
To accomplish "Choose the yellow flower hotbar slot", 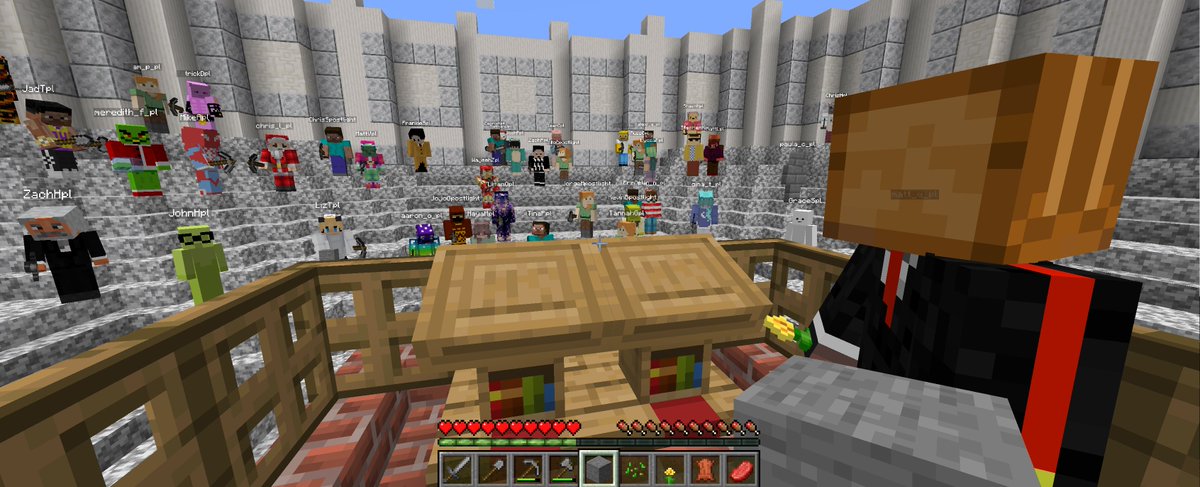I will [669, 468].
